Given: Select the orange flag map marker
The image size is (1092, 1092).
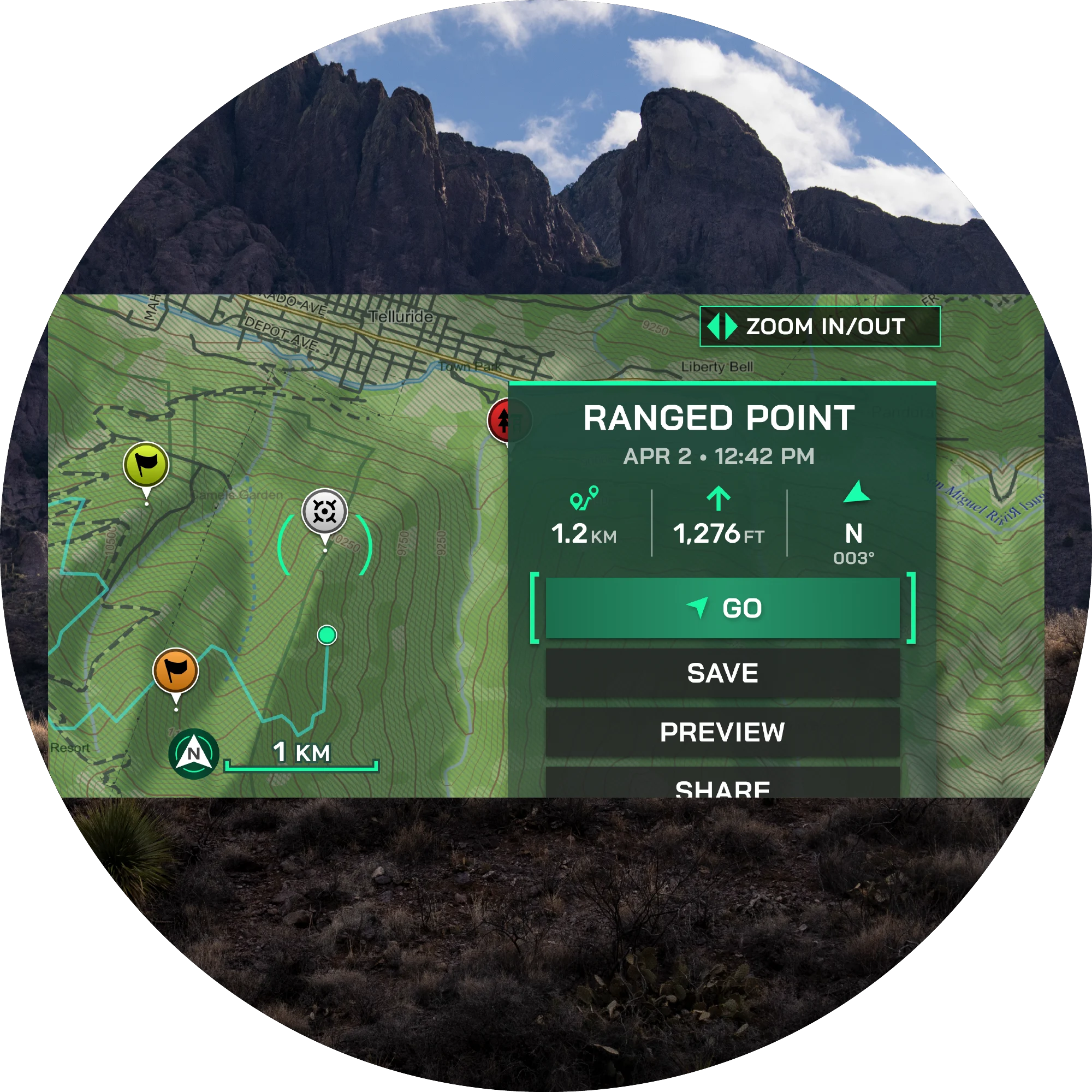Looking at the screenshot, I should pyautogui.click(x=176, y=670).
